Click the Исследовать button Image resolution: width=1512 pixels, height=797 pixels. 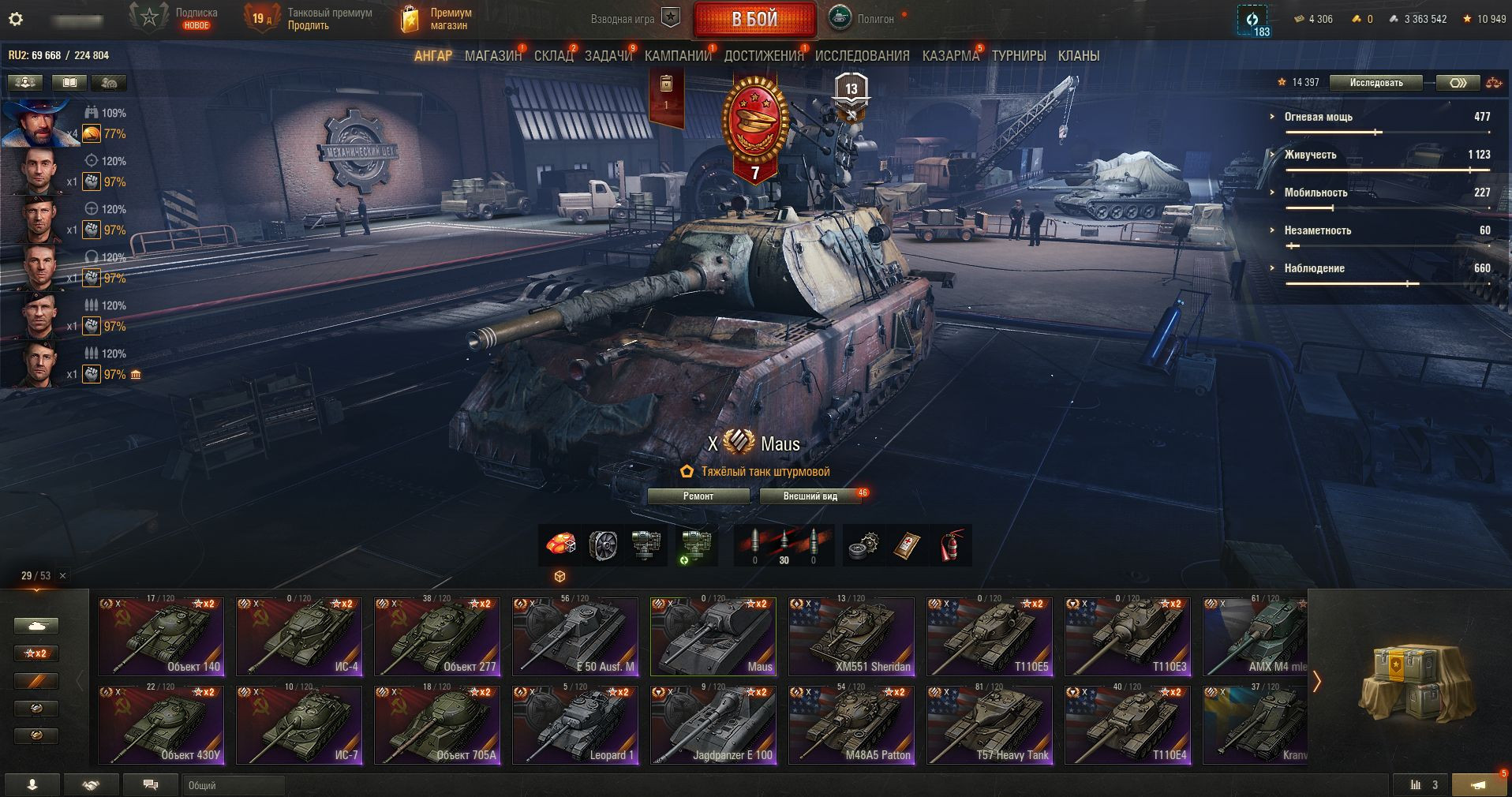click(1375, 83)
